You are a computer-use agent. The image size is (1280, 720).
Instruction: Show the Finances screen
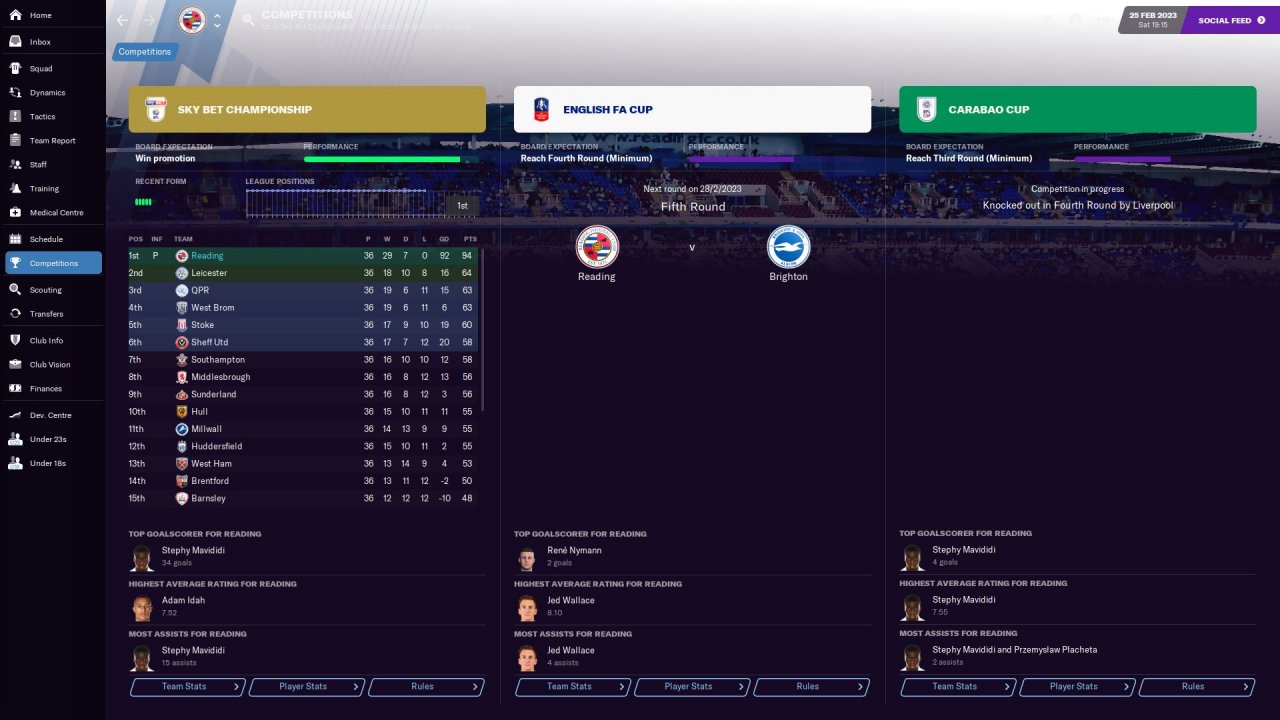point(45,389)
